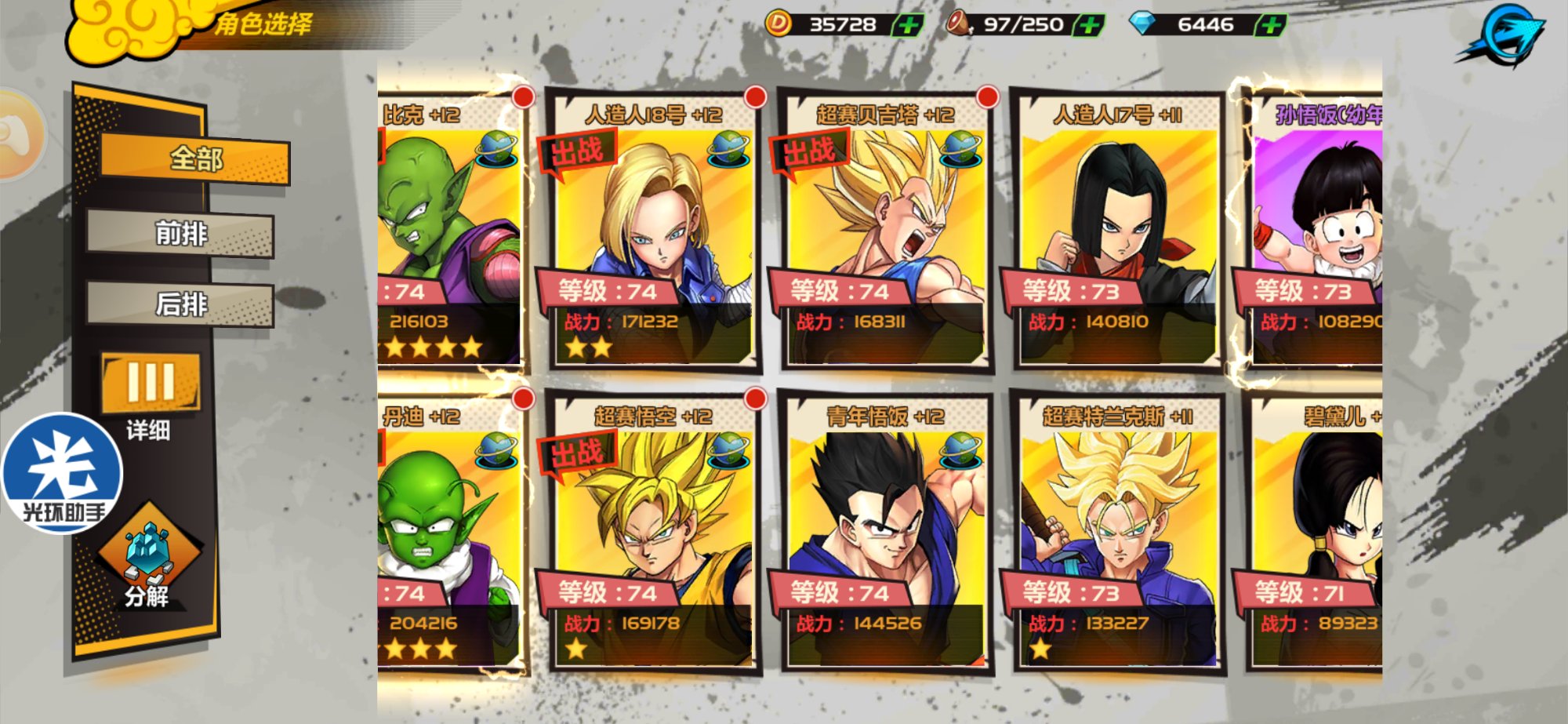Viewport: 1568px width, 724px height.
Task: Choose the 后排 (back row) filter
Action: coord(181,304)
